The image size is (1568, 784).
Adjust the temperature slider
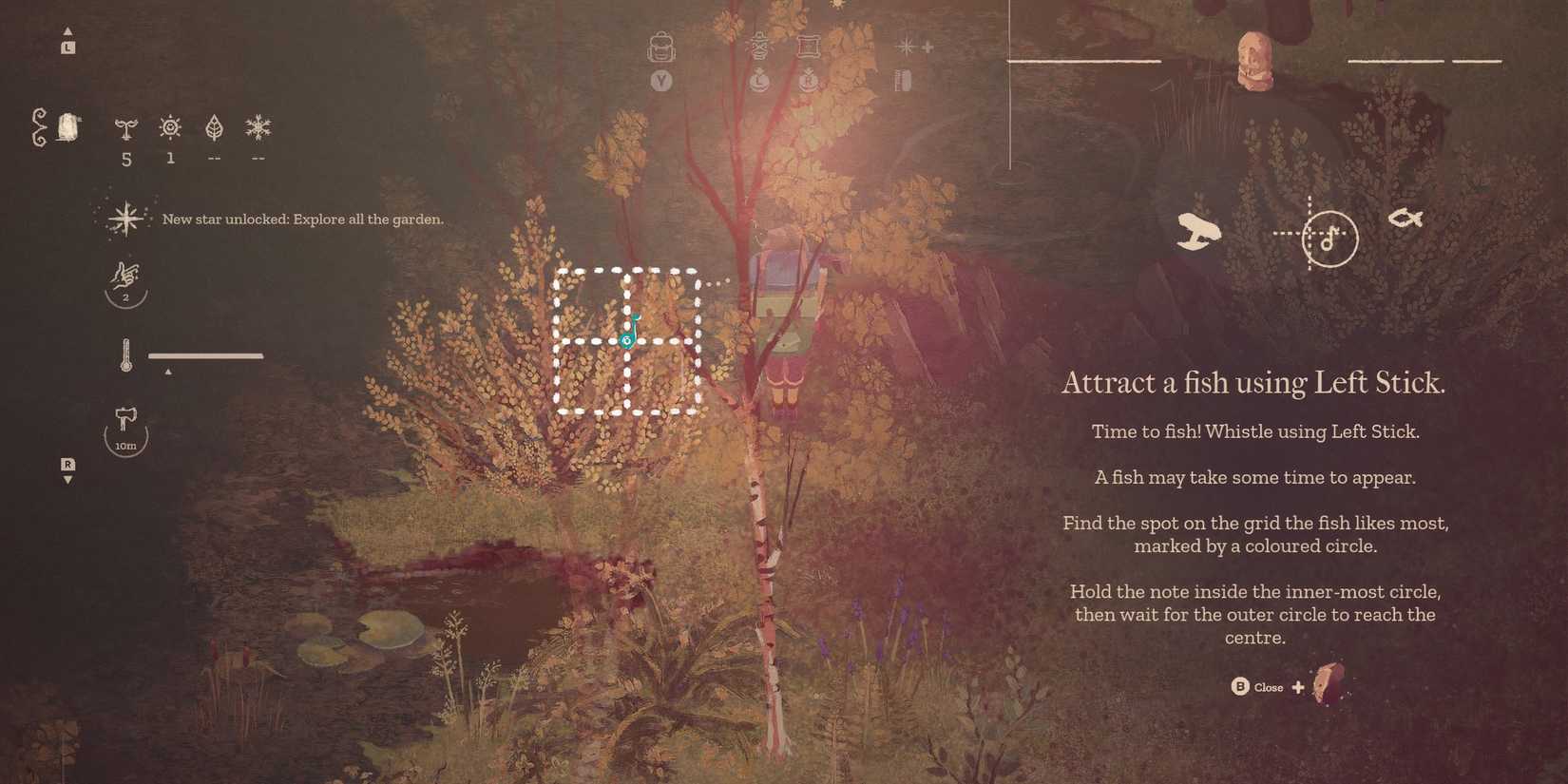[207, 355]
